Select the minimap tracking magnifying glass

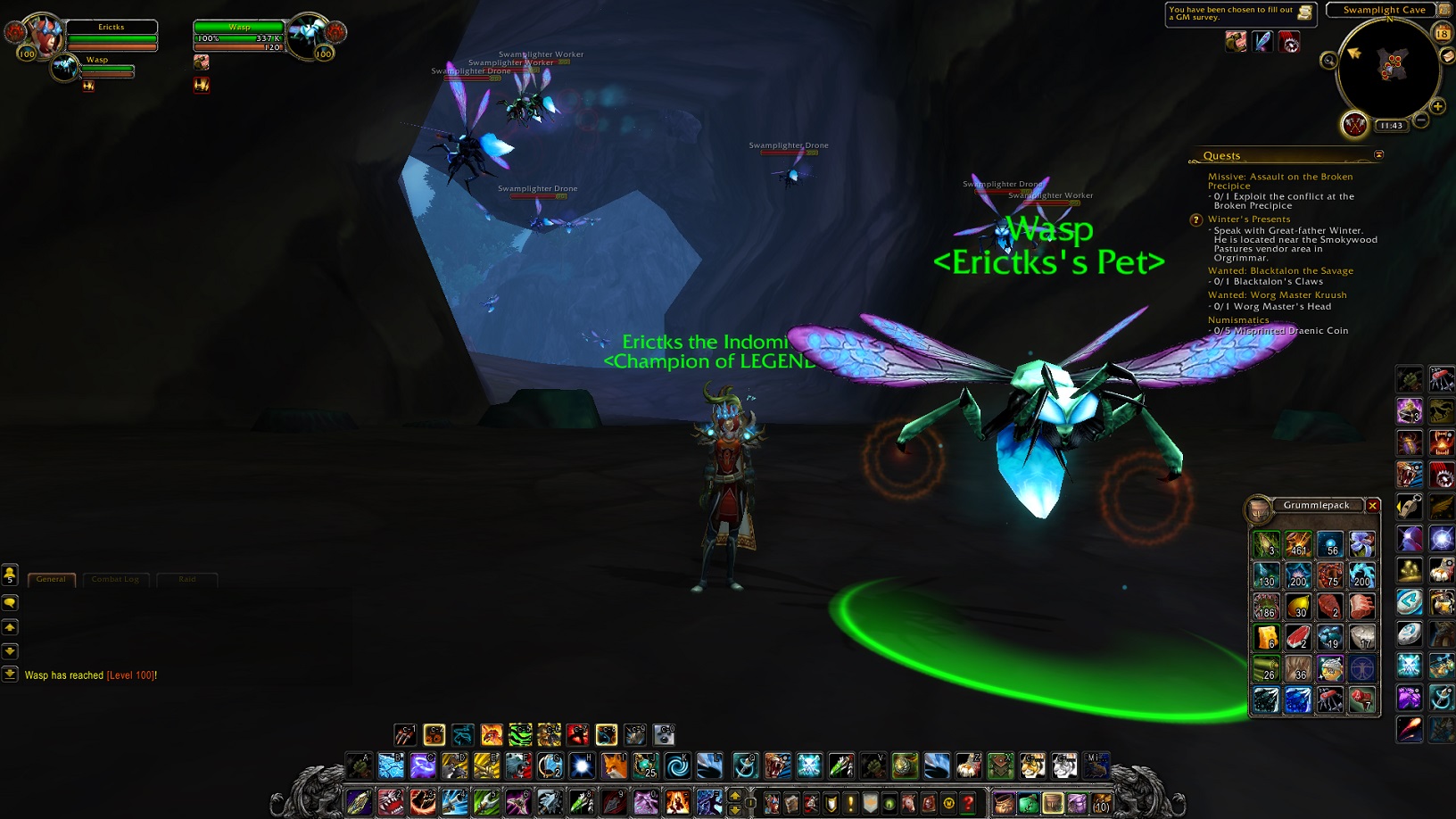[1329, 61]
